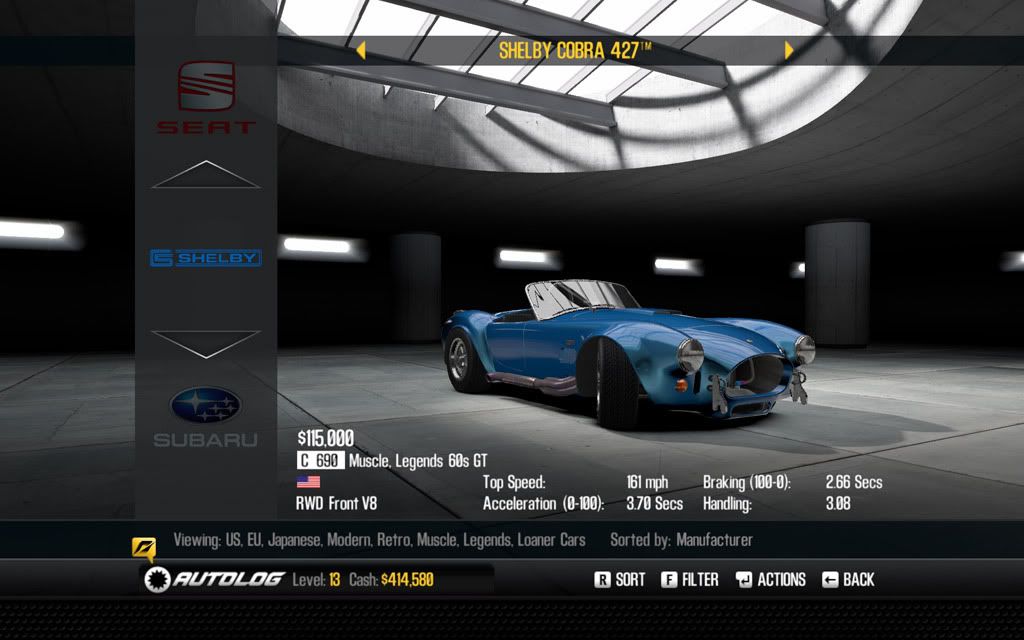Select the SEAT manufacturer logo

[205, 97]
